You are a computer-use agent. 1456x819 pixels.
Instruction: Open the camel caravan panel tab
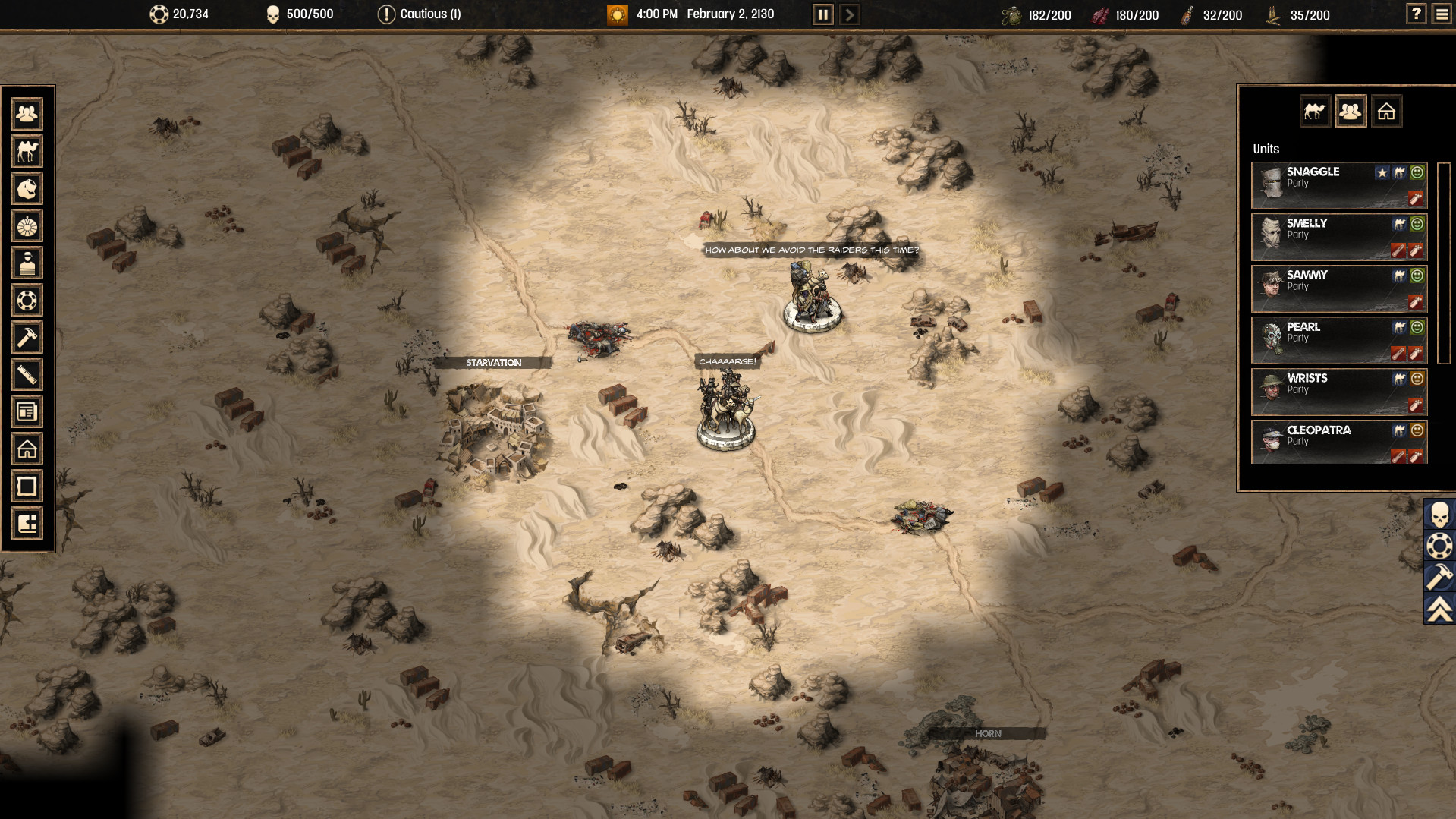(x=1316, y=111)
